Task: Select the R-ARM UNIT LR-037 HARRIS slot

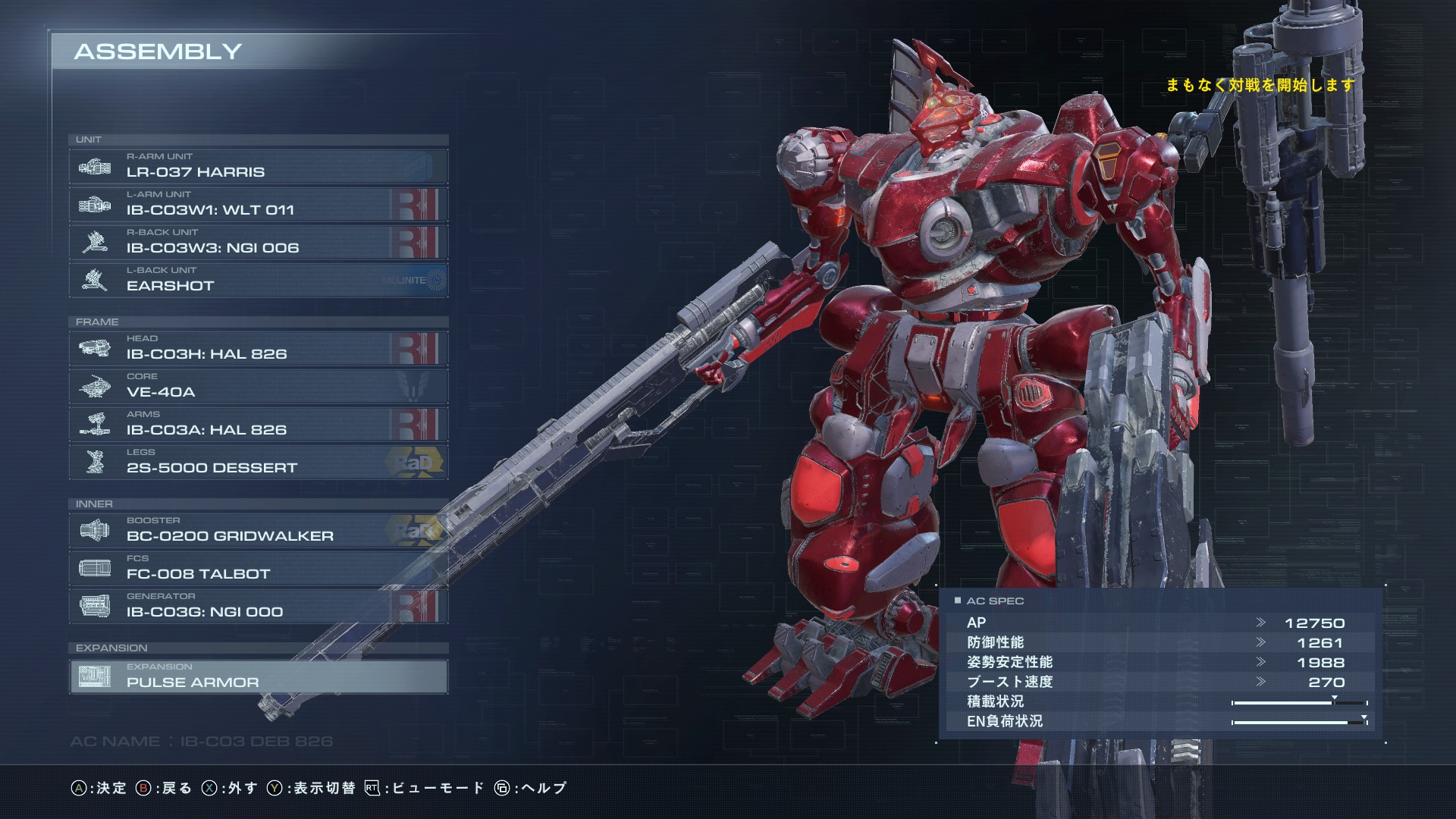Action: [x=258, y=166]
